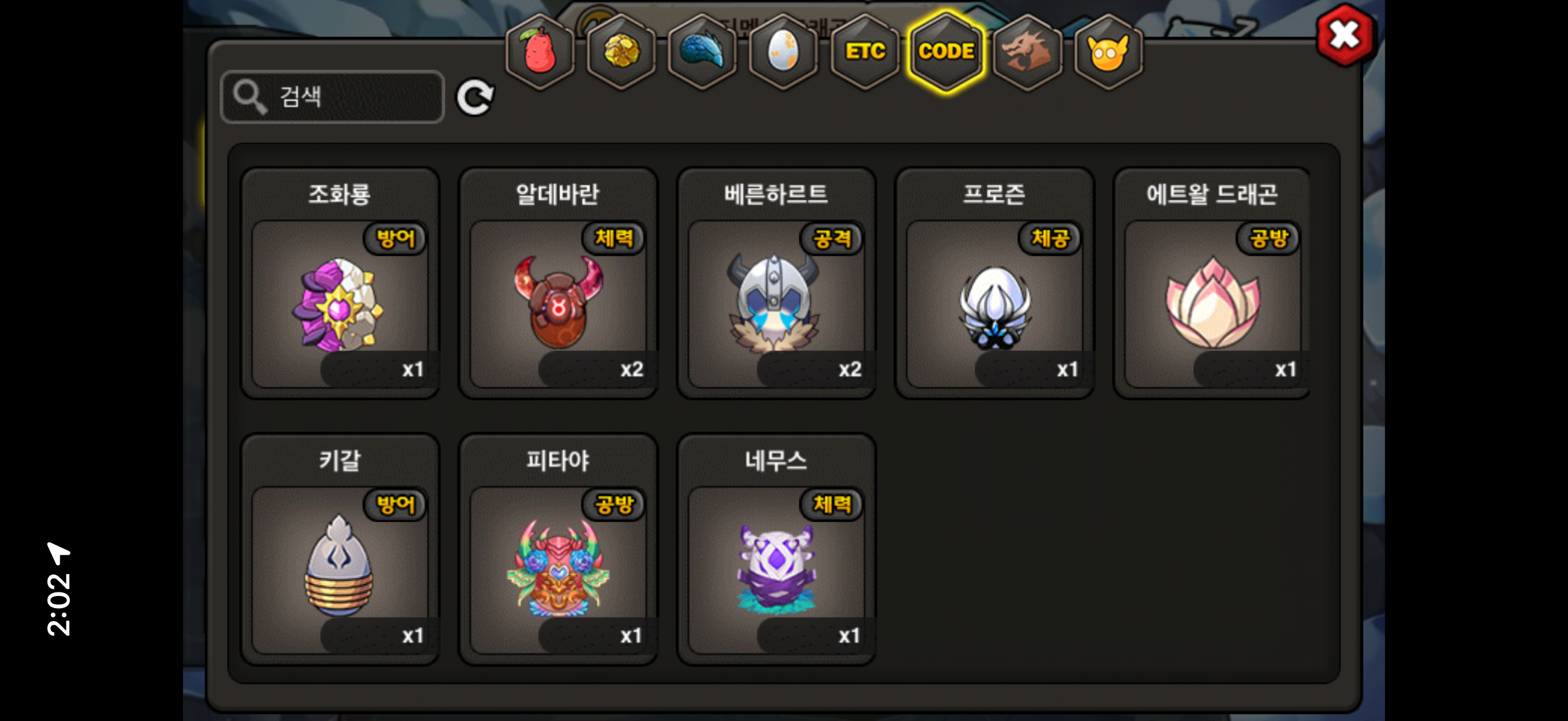Select the 조화룡 purple crystal egg
The image size is (1568, 721).
340,304
